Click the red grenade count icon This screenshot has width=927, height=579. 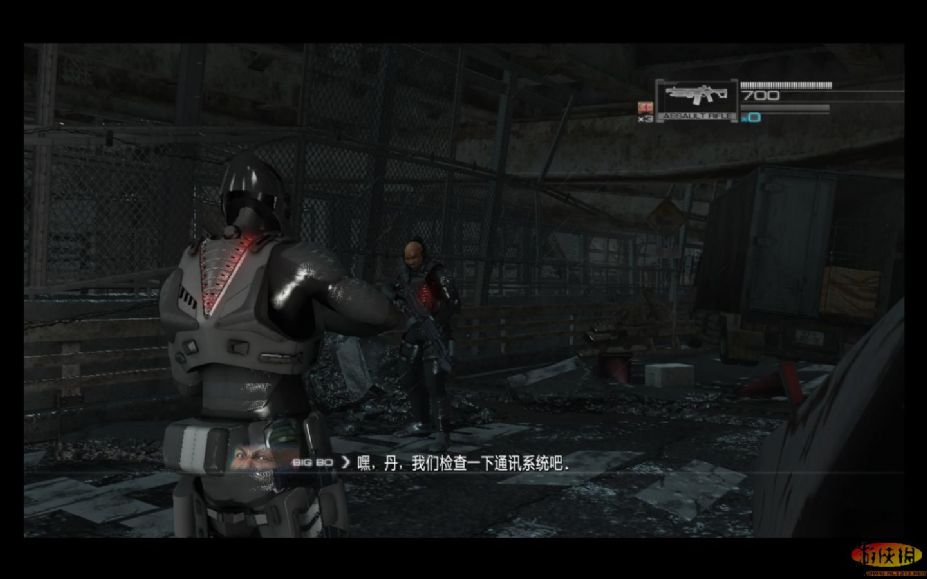(x=645, y=107)
